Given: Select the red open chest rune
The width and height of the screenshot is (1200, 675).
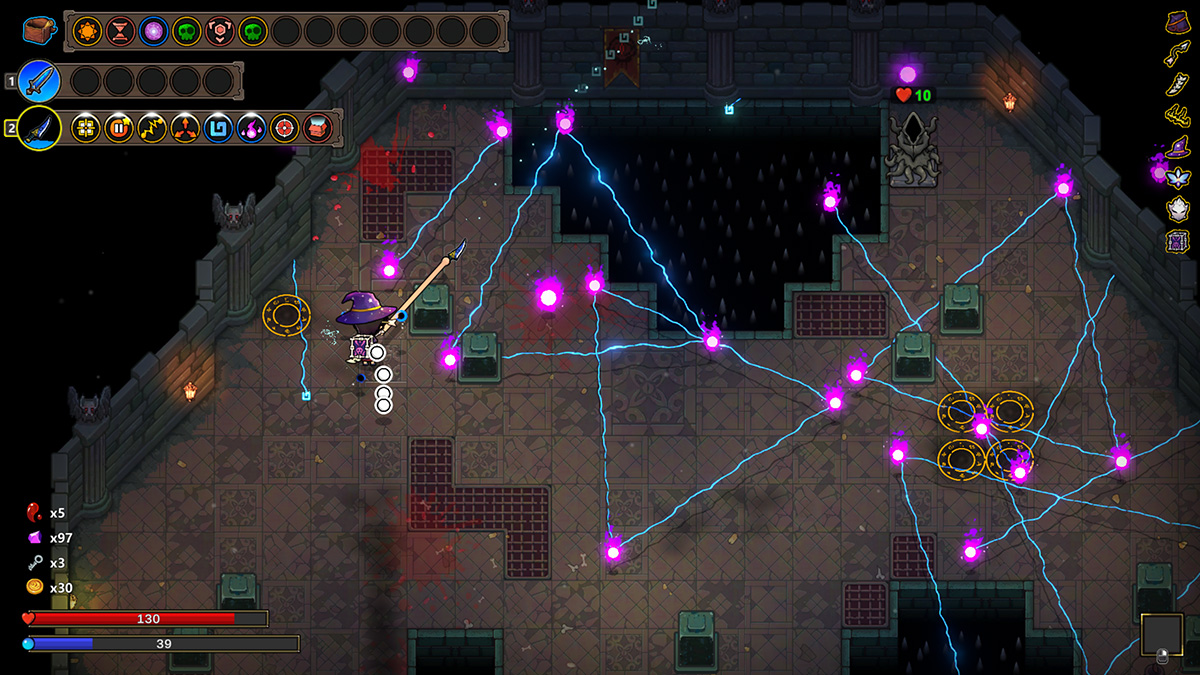Looking at the screenshot, I should pyautogui.click(x=318, y=128).
